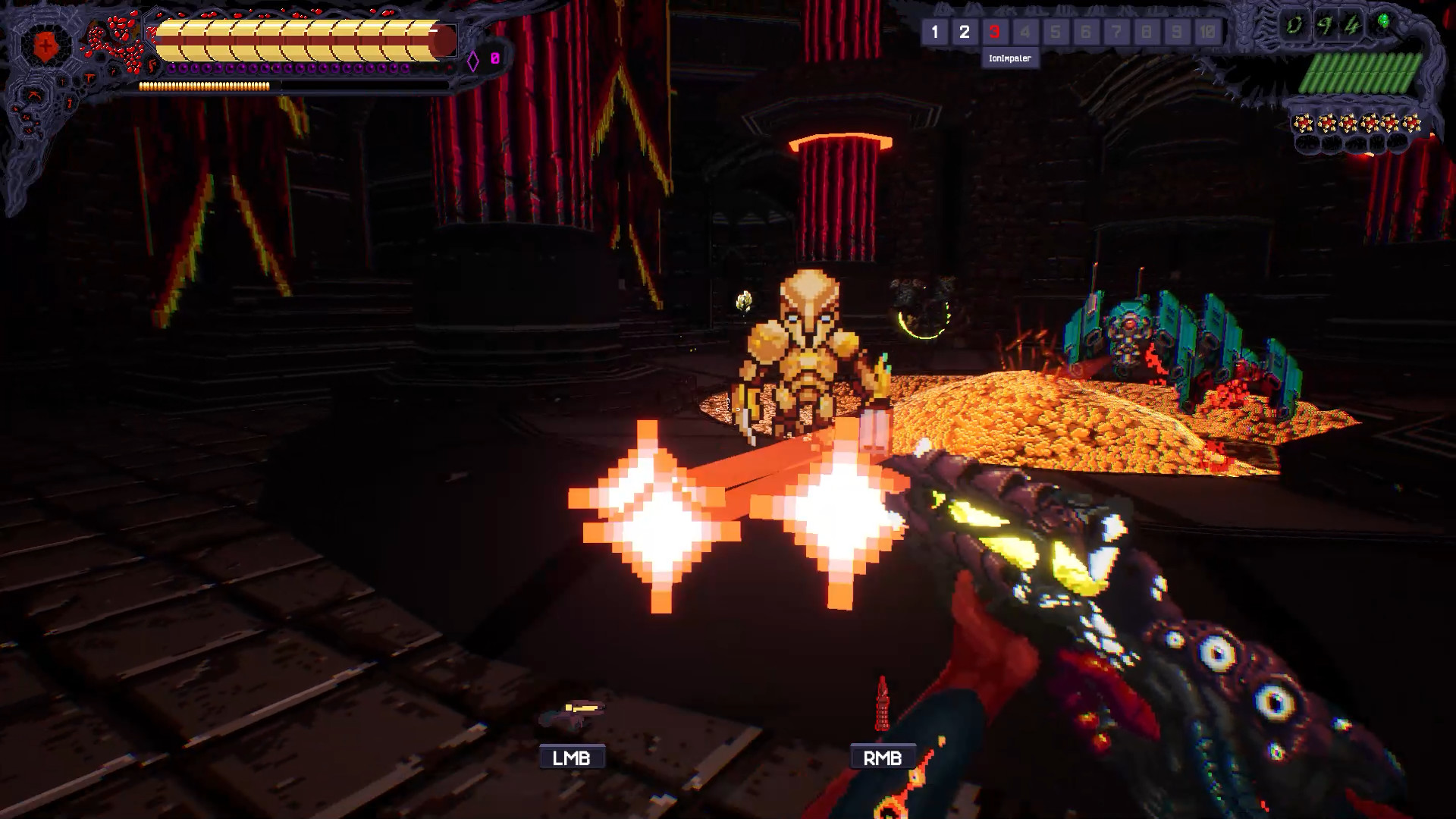Screen dimensions: 1456x819
Task: Select weapon slot 2 in the hotbar
Action: coord(965,32)
